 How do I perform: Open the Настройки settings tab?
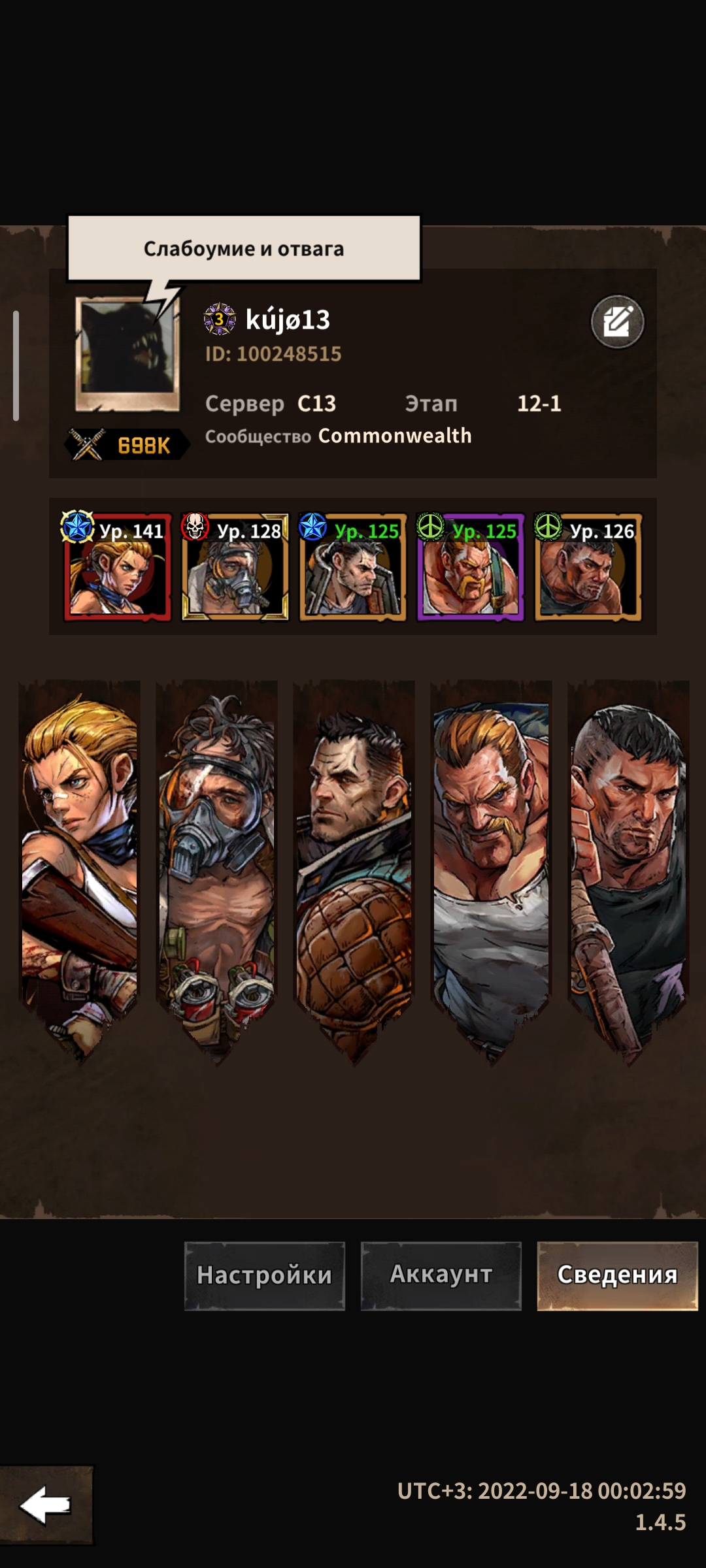(264, 1275)
